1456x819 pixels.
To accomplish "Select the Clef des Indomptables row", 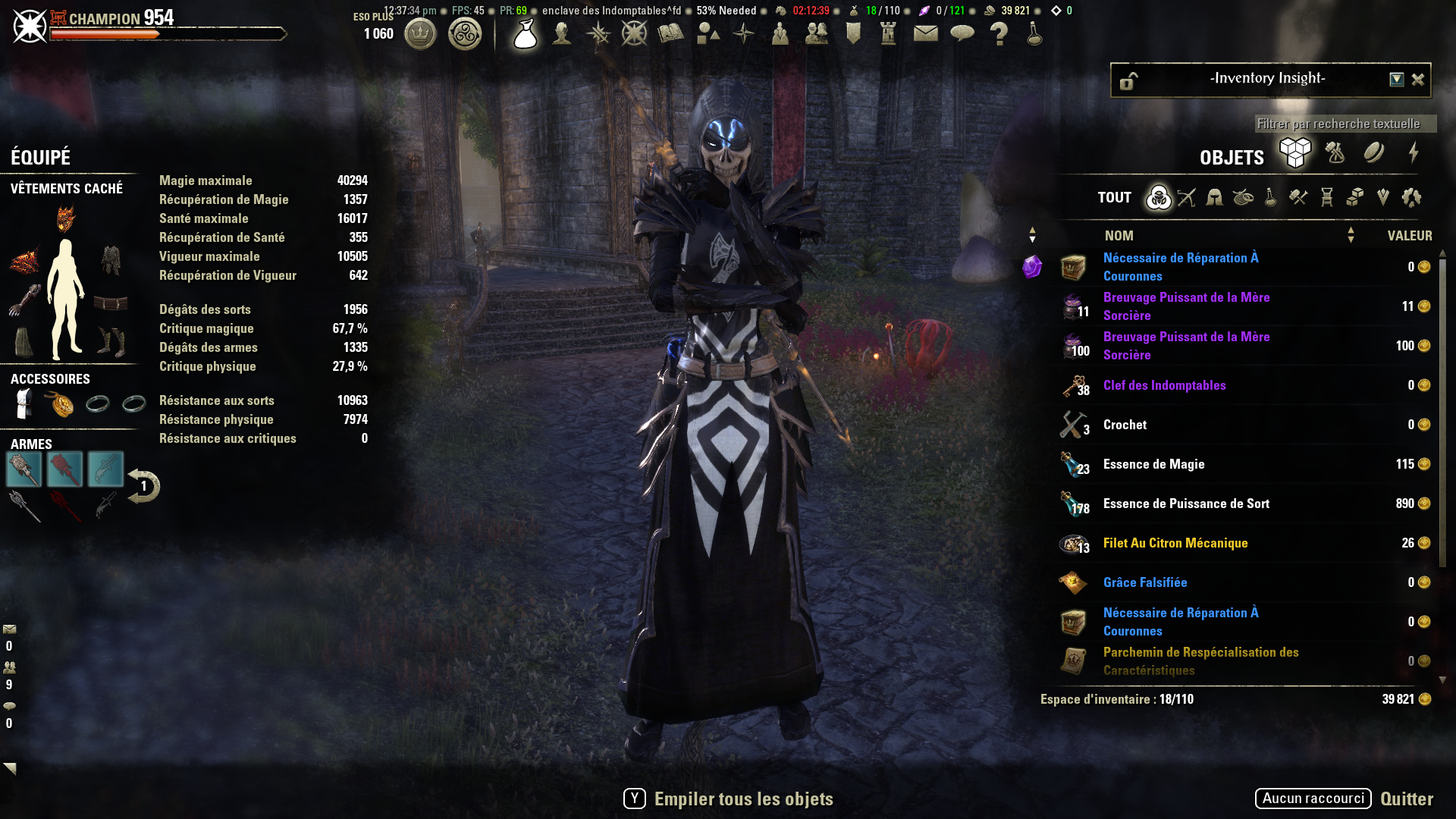I will 1164,385.
